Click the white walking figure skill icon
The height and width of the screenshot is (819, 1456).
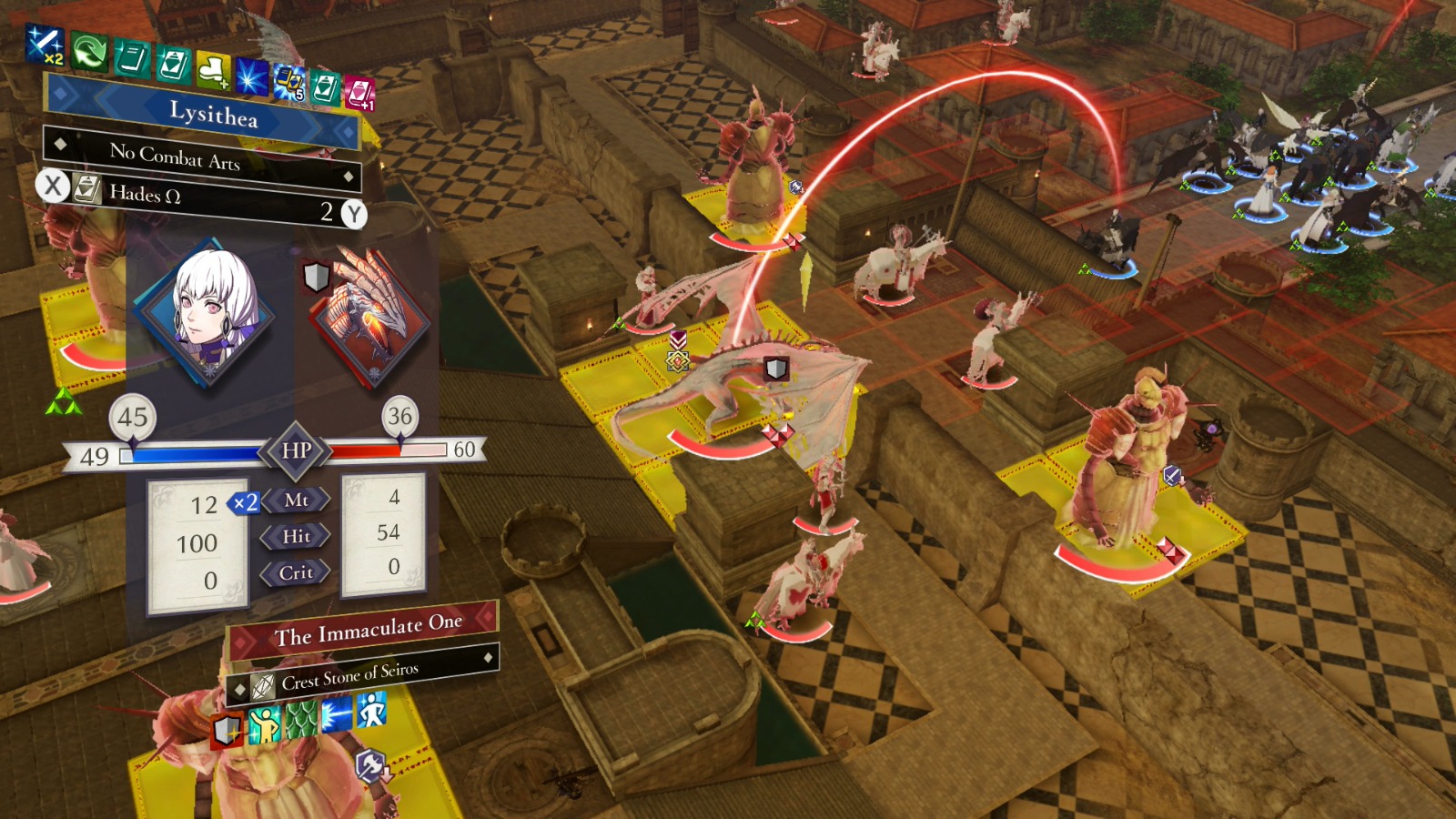pyautogui.click(x=371, y=709)
